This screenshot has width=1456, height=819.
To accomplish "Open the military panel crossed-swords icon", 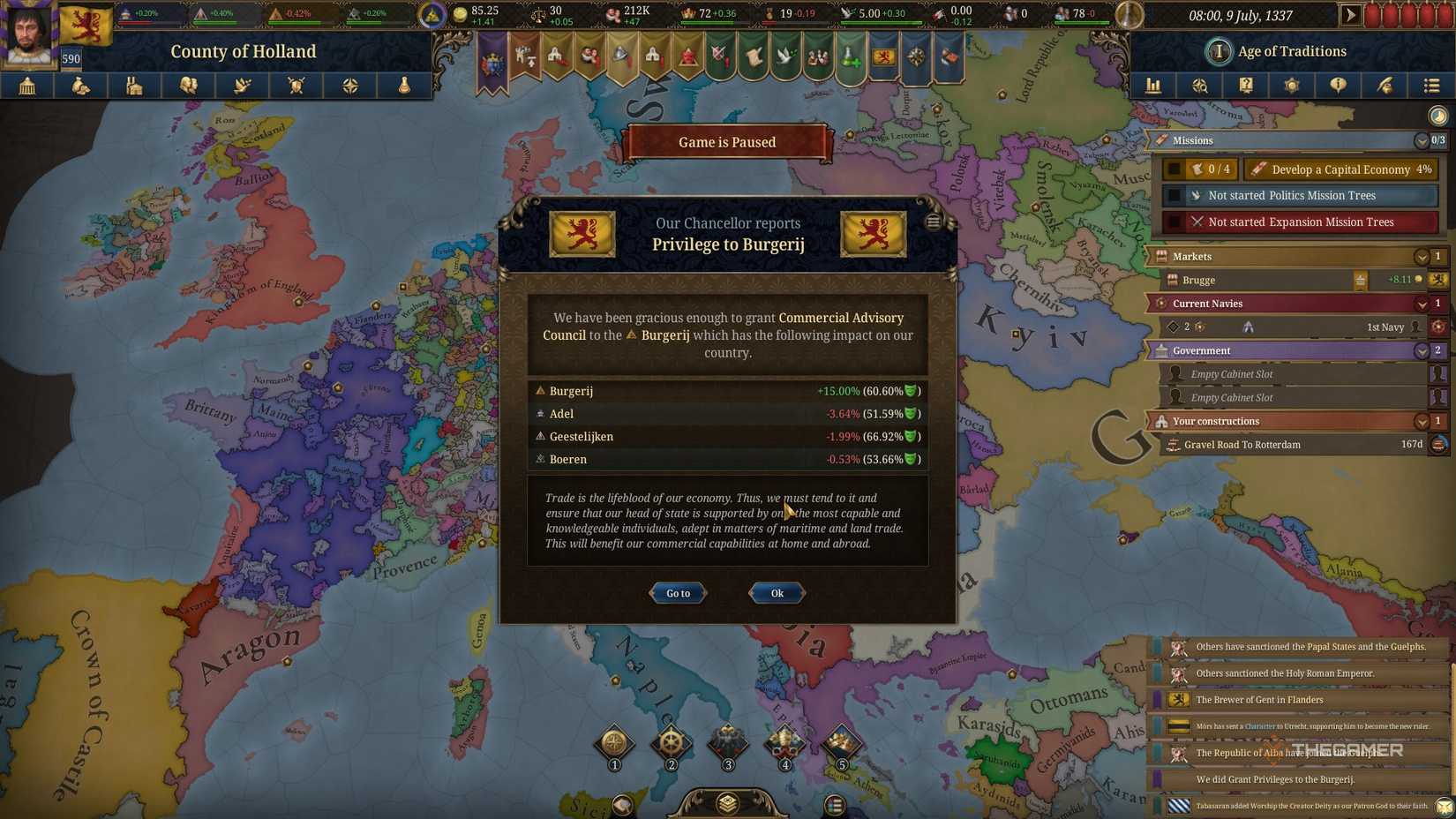I will [x=296, y=86].
